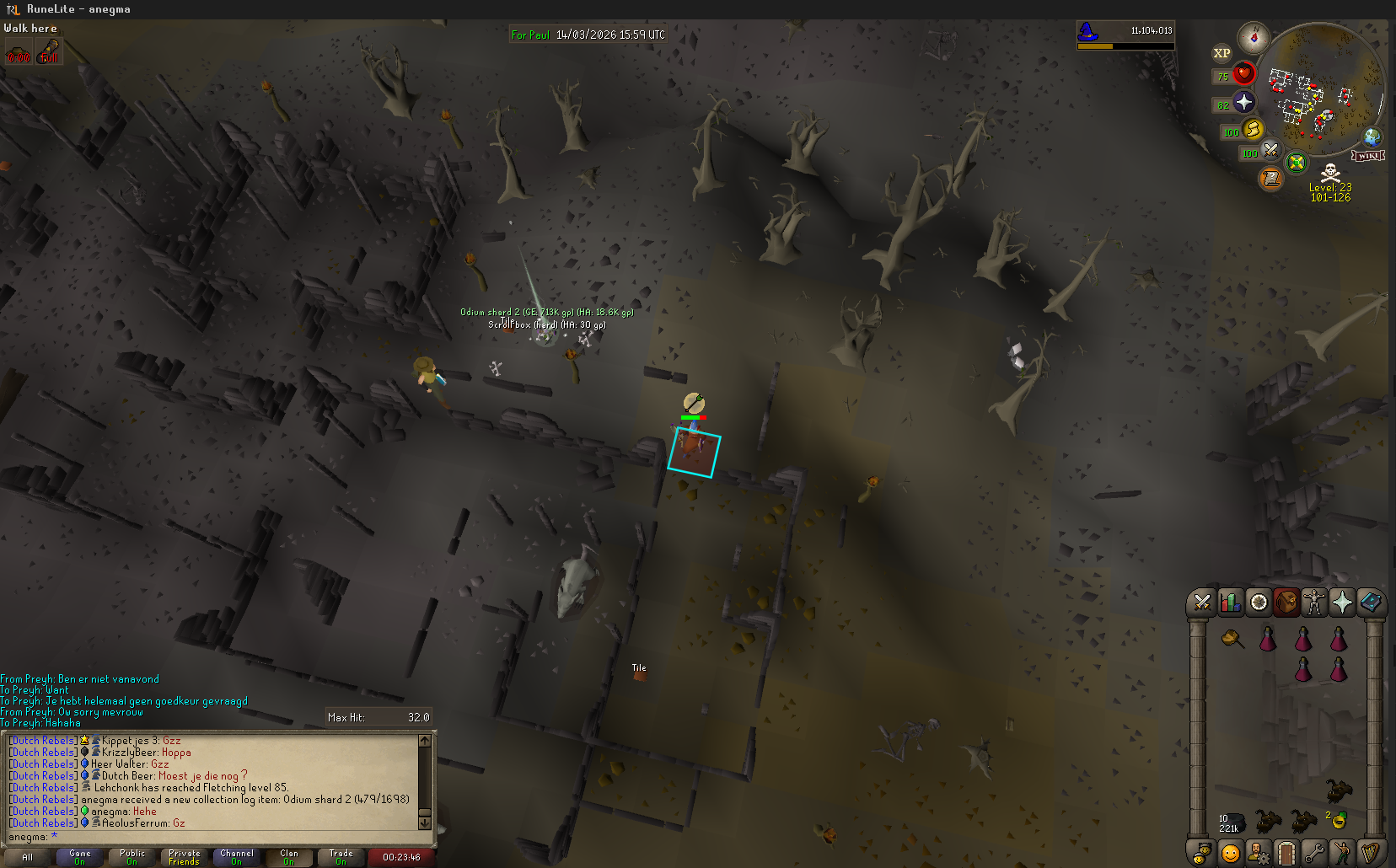This screenshot has height=868, width=1396.
Task: Switch to the Clan chat filter
Action: pos(289,857)
